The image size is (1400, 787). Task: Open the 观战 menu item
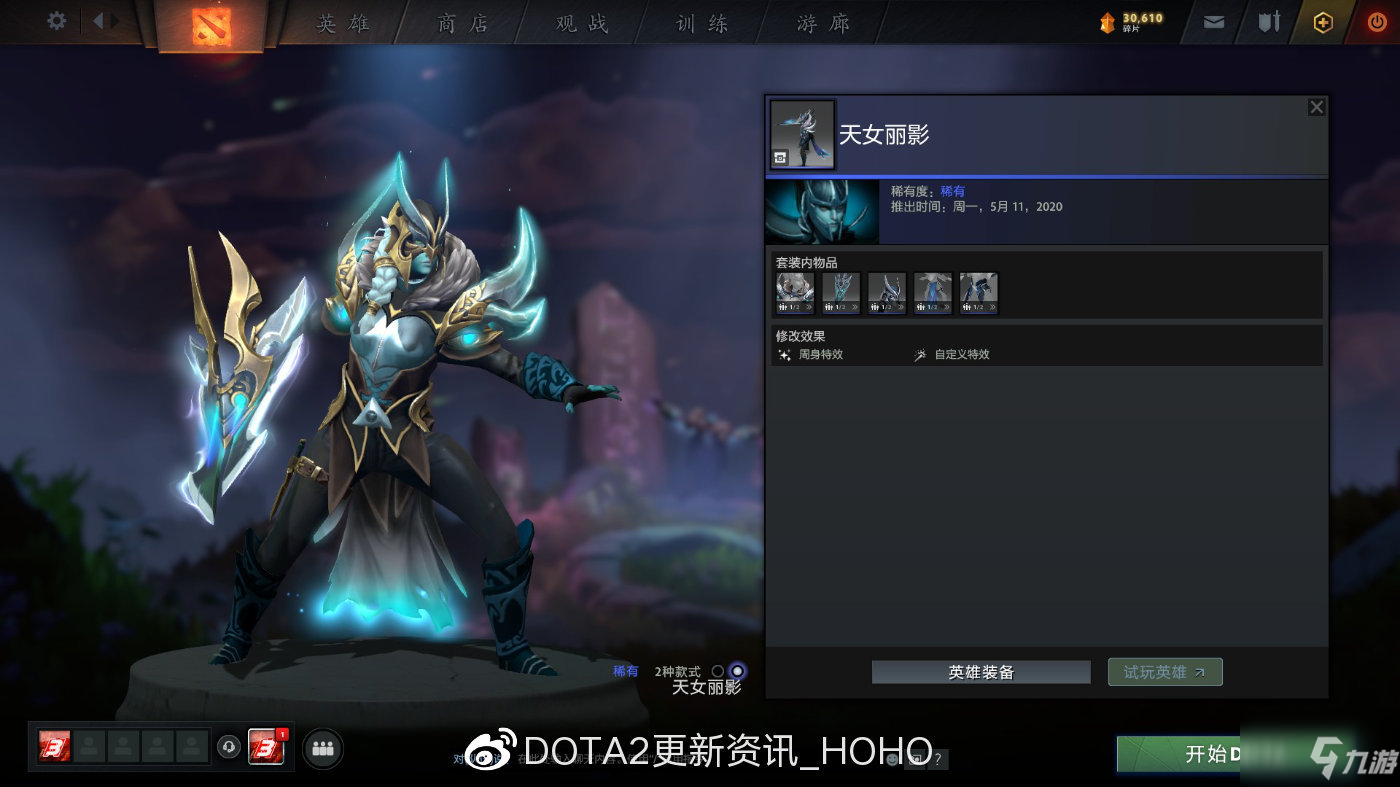[580, 22]
